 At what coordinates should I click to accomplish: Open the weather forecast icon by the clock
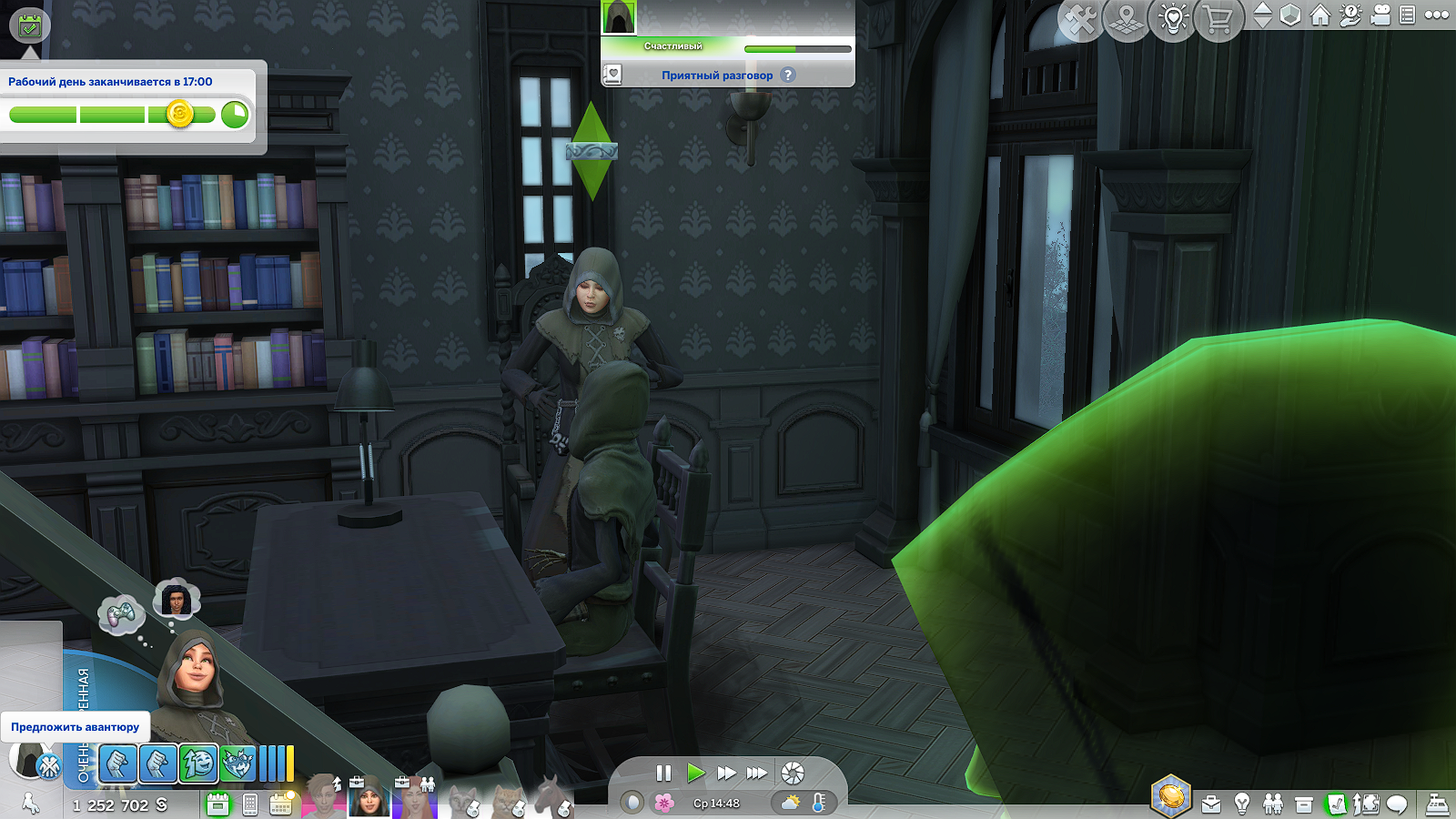[791, 803]
